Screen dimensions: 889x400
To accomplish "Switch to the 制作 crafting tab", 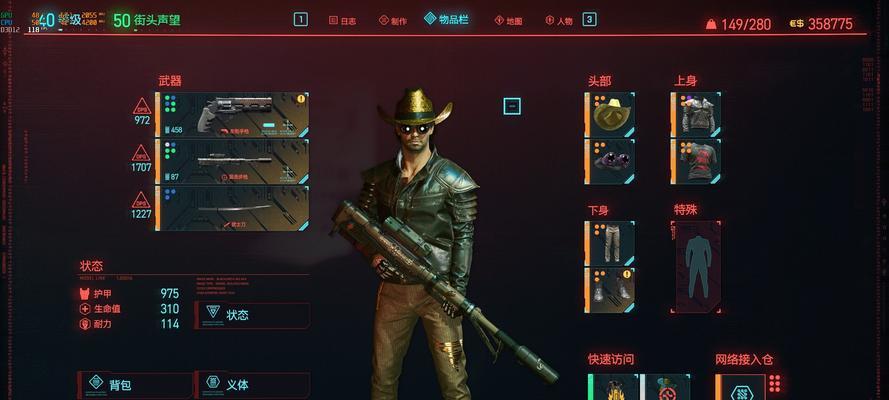I will [393, 20].
